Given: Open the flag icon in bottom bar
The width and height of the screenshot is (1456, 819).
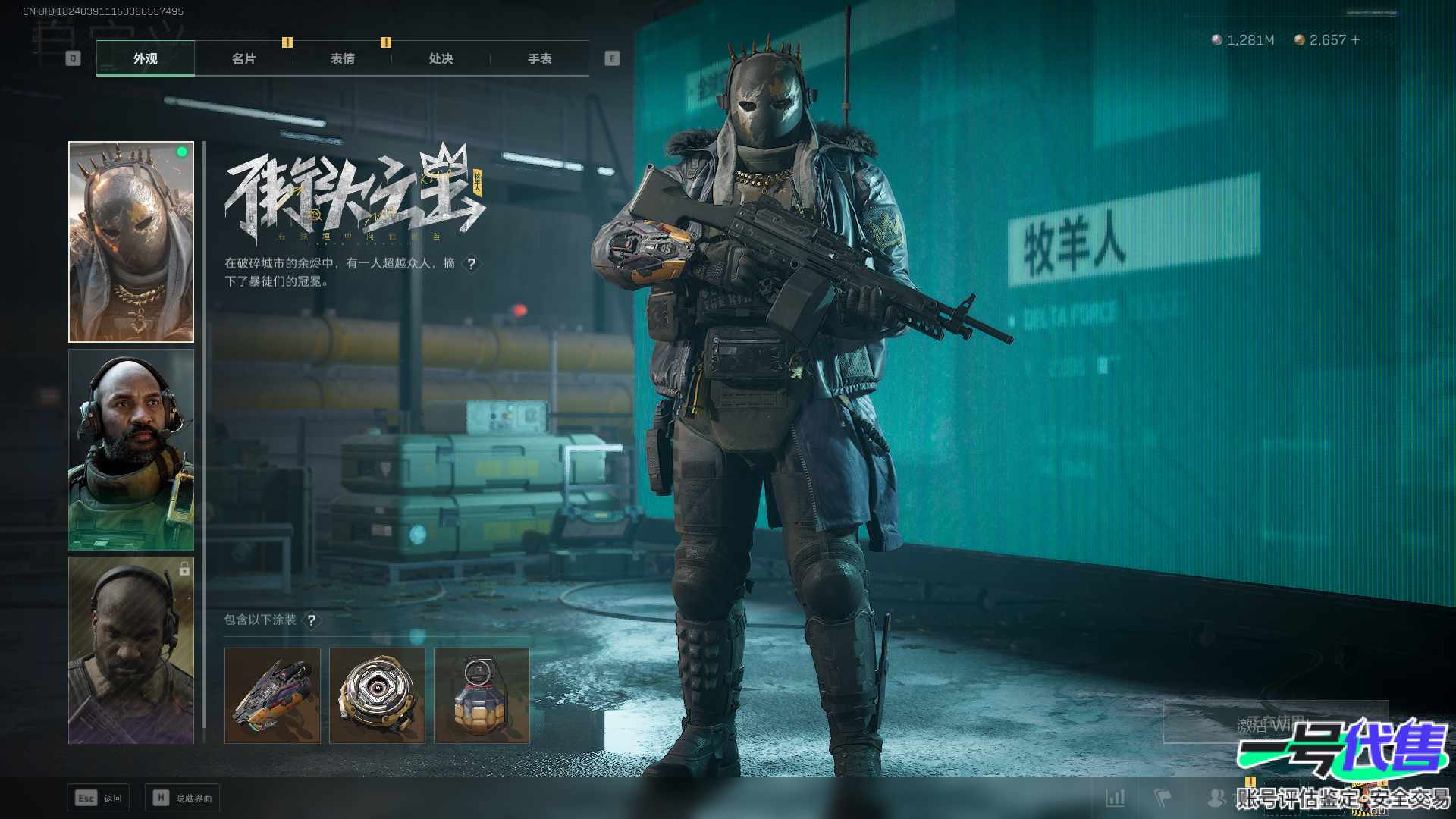Looking at the screenshot, I should click(1163, 798).
